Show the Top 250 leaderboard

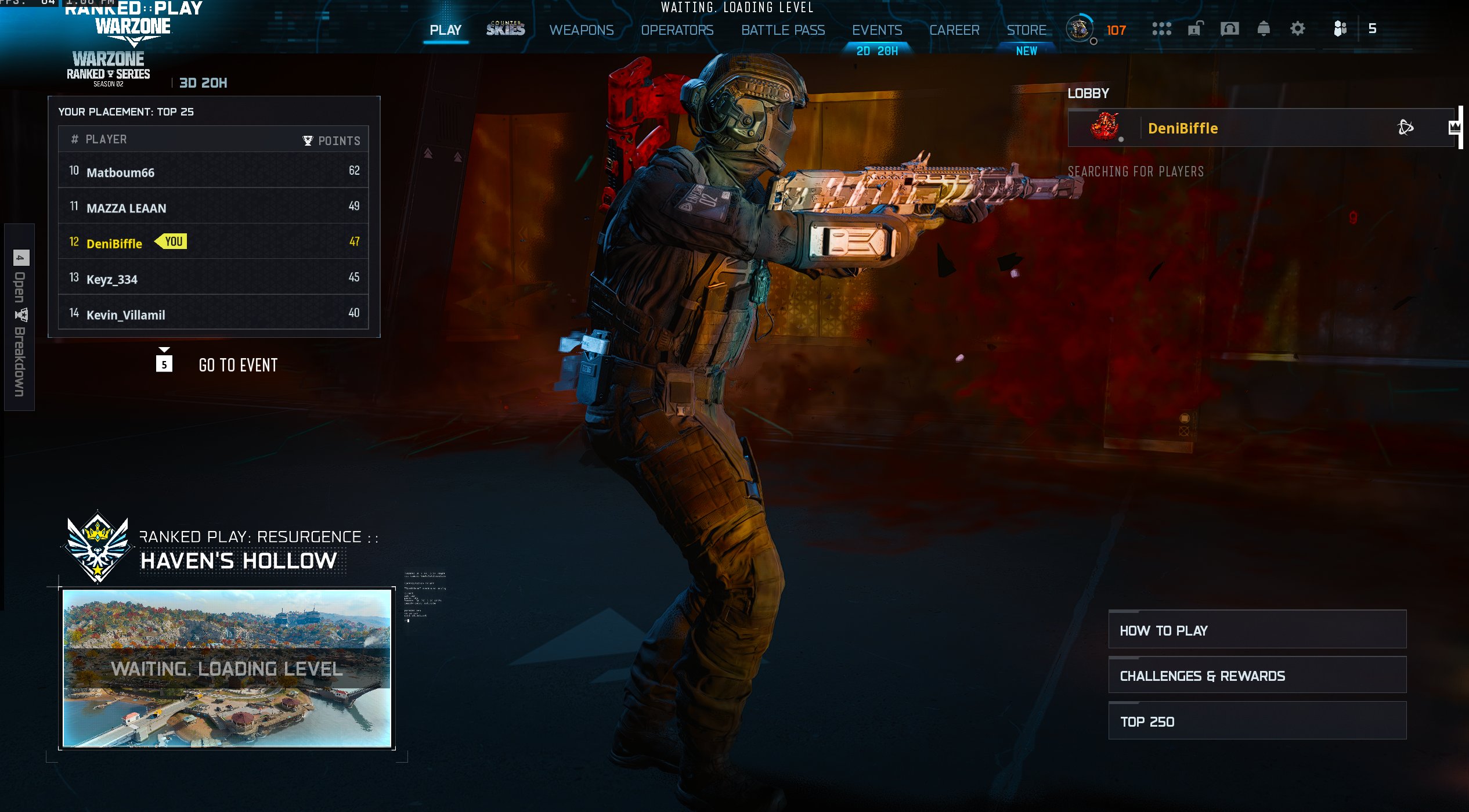1257,721
